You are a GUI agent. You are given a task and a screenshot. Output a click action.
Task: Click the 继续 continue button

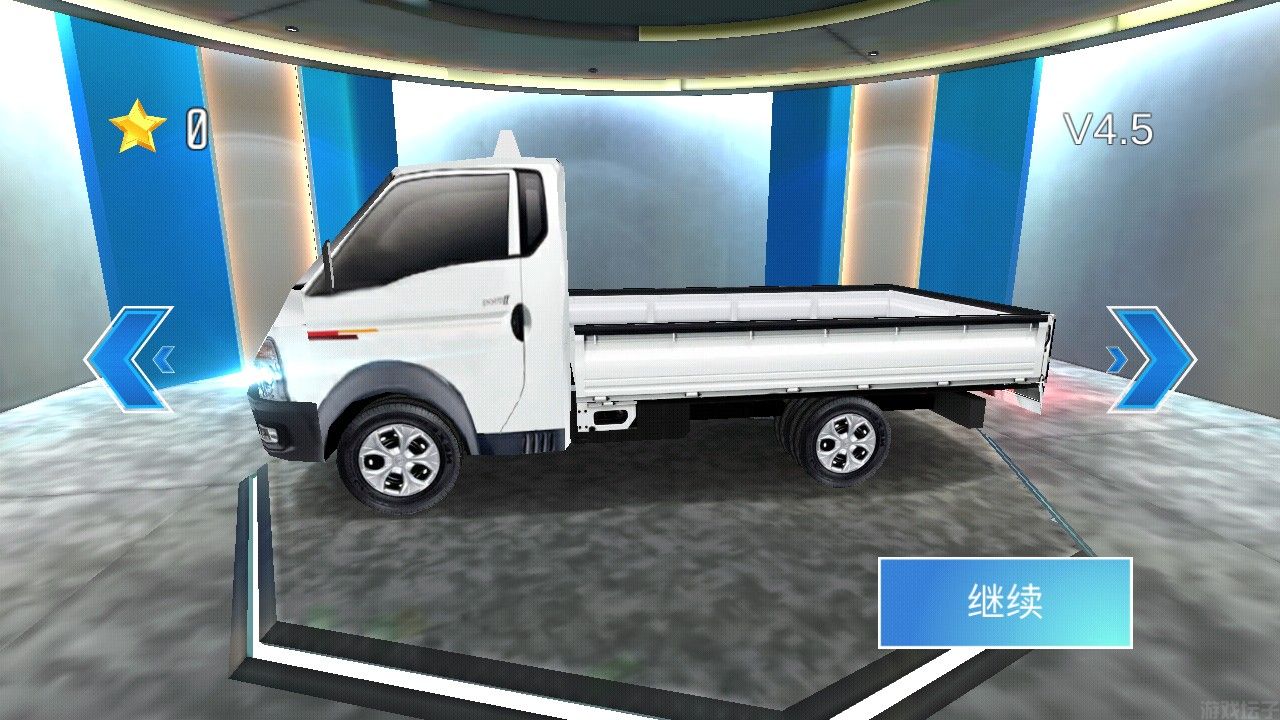coord(1004,604)
